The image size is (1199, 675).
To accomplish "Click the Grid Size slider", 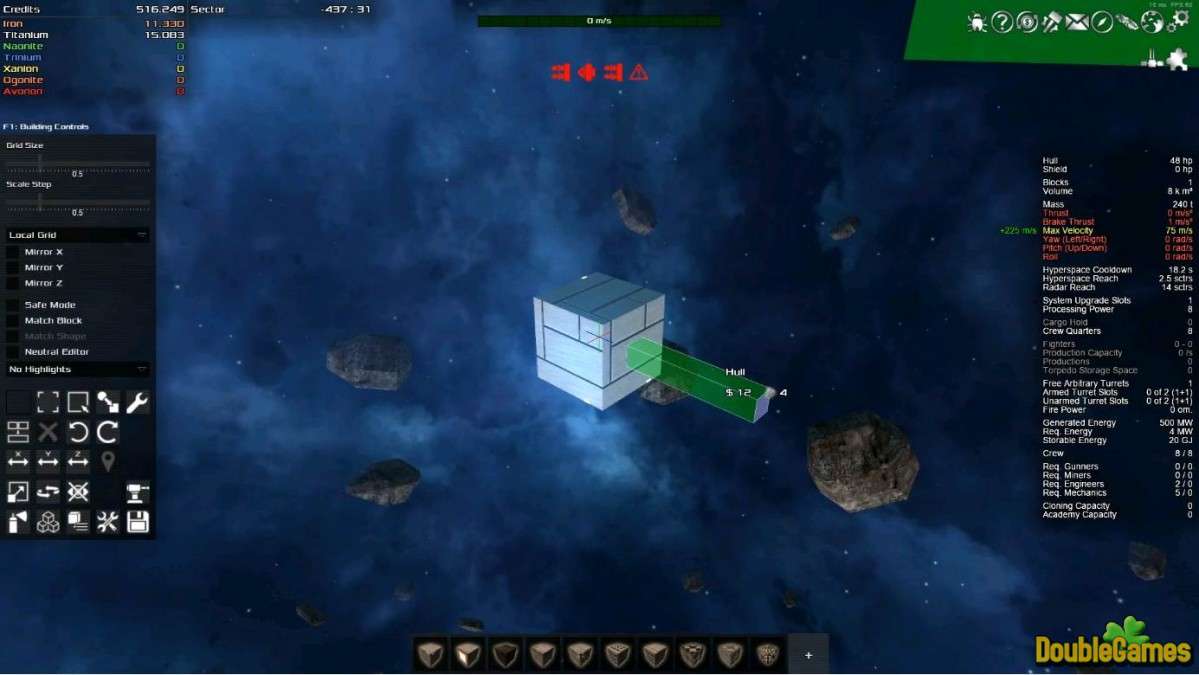I will [x=77, y=163].
